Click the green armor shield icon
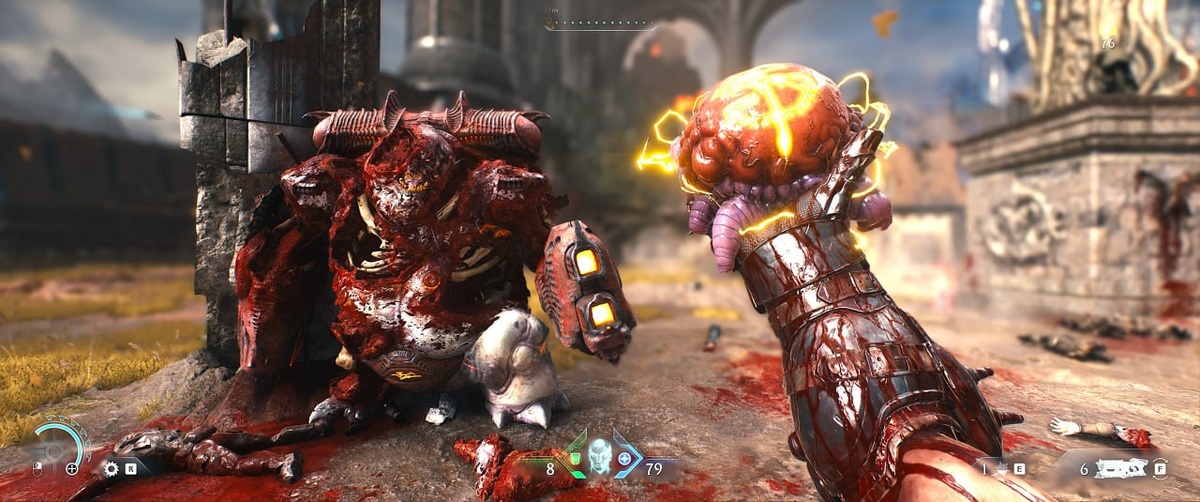 tap(573, 459)
